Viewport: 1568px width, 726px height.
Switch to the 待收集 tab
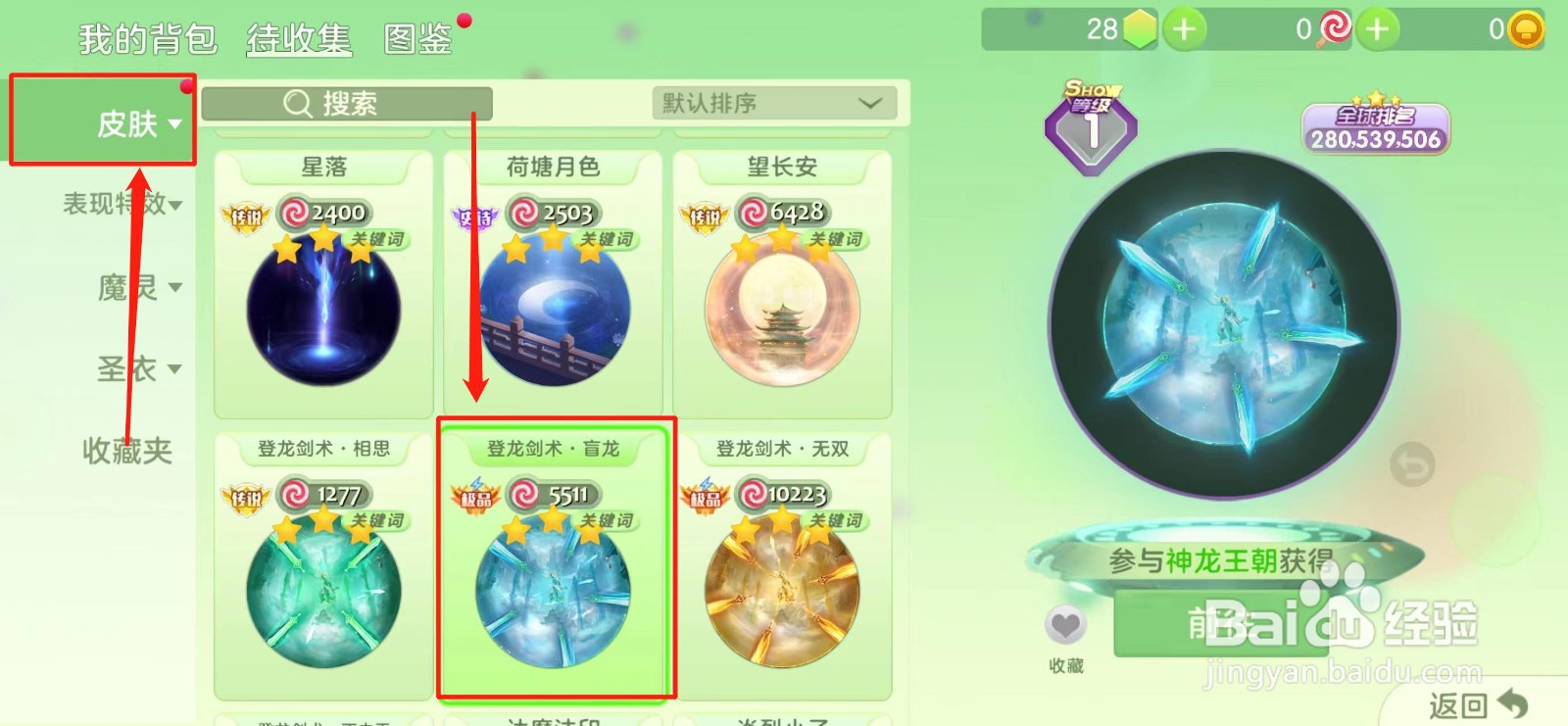[296, 39]
